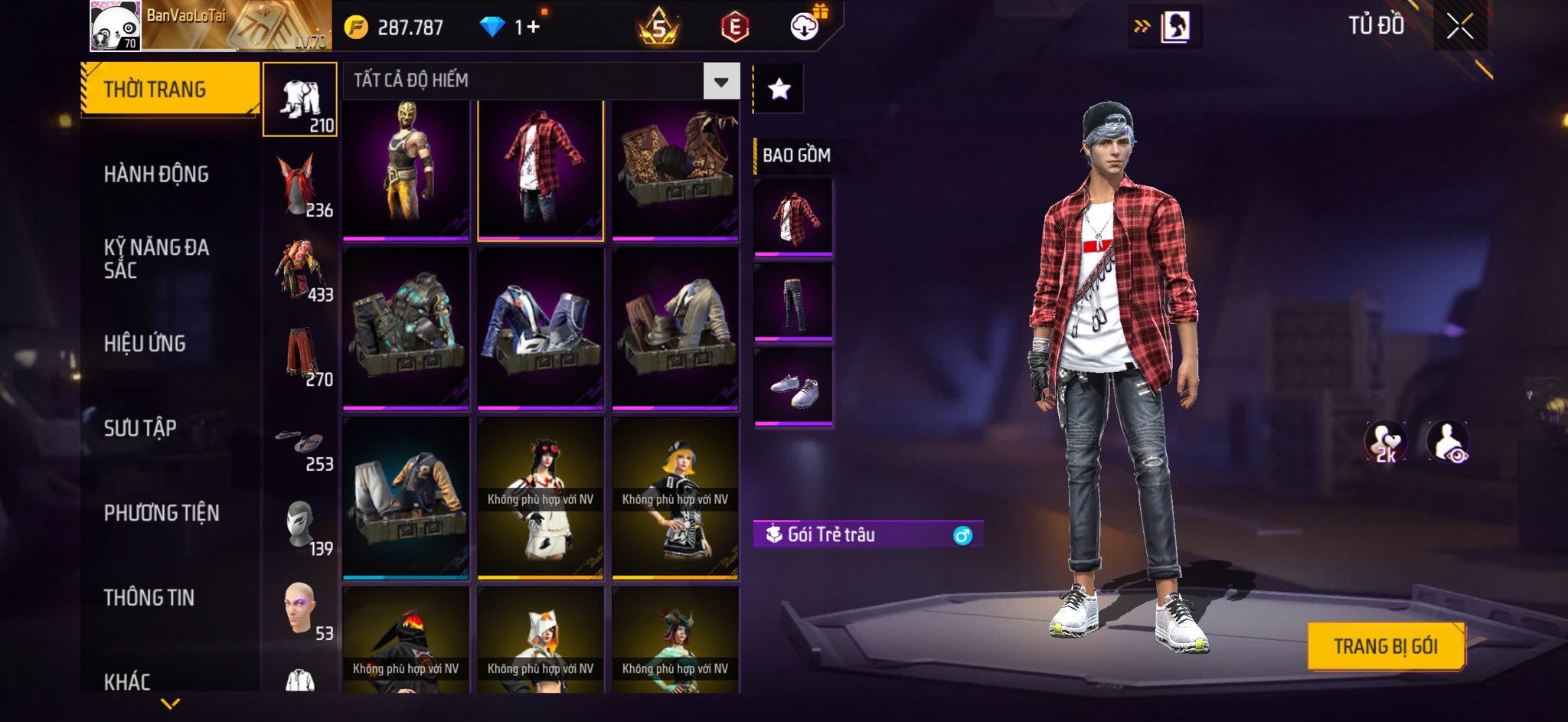The height and width of the screenshot is (722, 1568).
Task: Choose the leopard print outfit crate
Action: [675, 170]
